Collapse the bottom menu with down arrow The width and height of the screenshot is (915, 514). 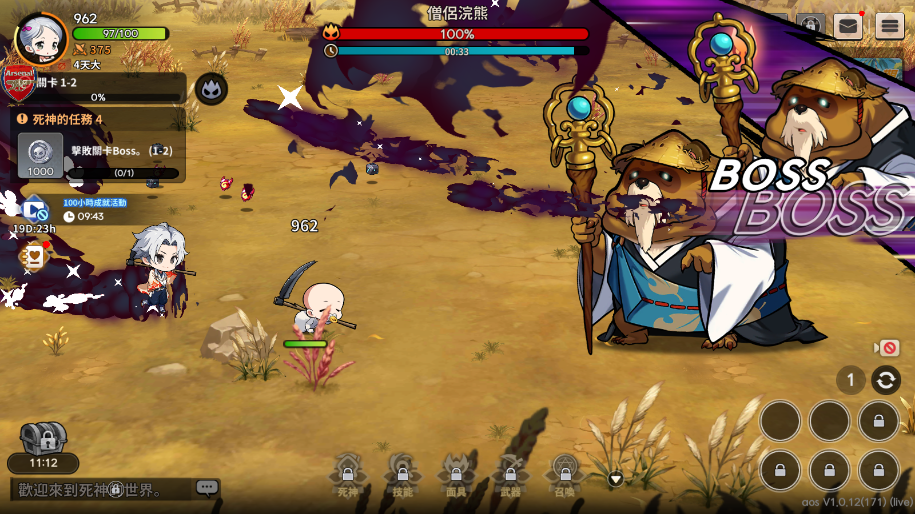(x=616, y=479)
